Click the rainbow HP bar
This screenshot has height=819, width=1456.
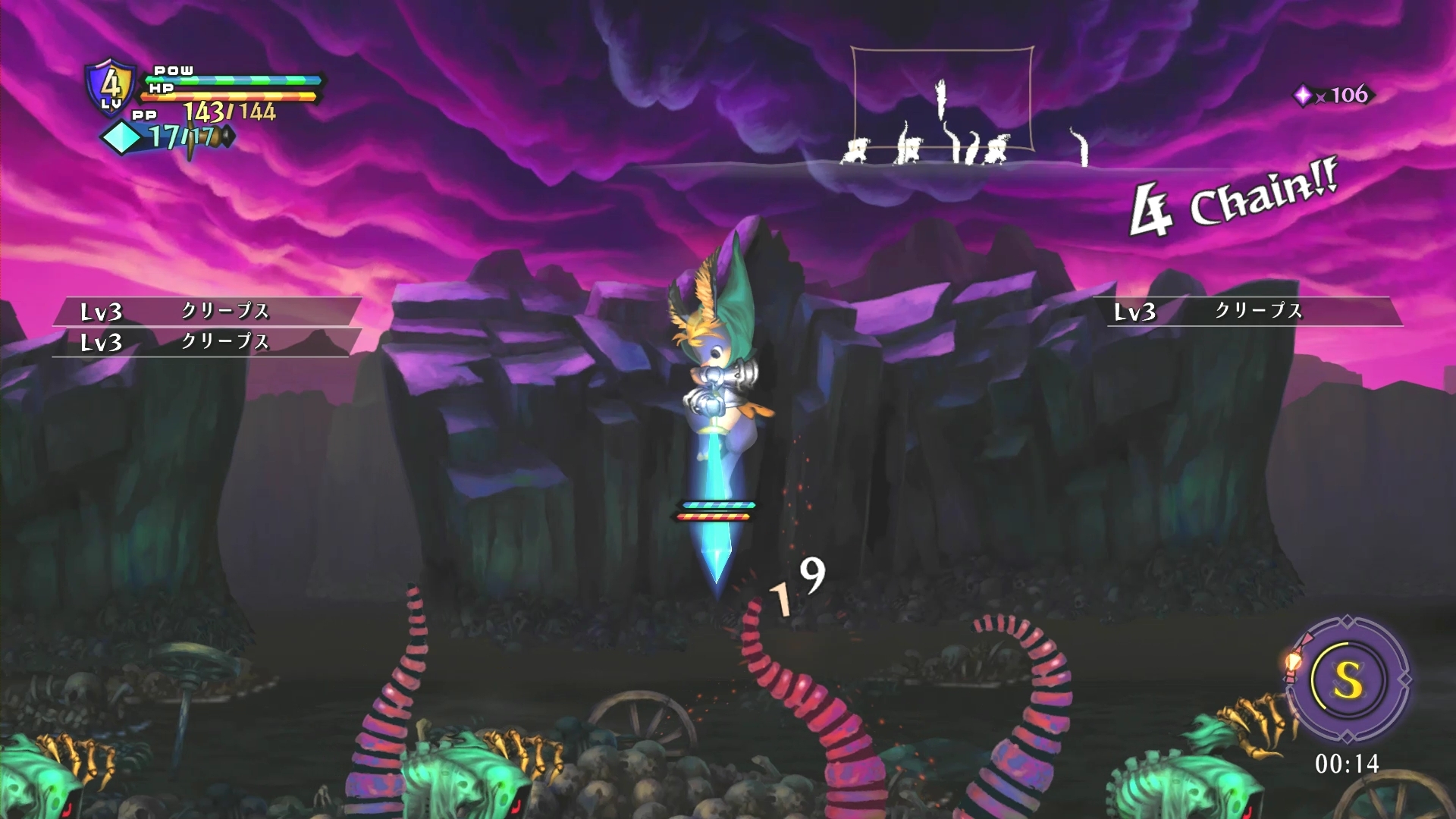pyautogui.click(x=227, y=96)
